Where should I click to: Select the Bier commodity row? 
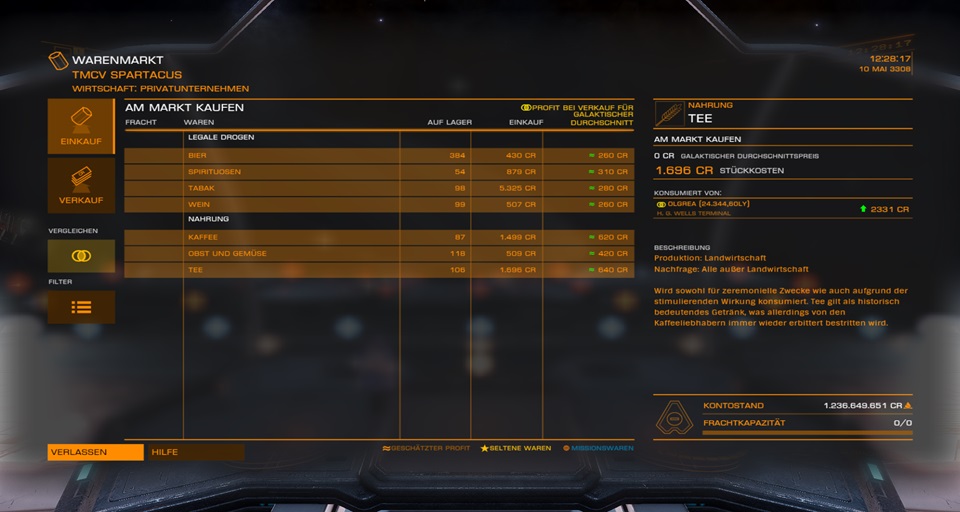[x=379, y=156]
